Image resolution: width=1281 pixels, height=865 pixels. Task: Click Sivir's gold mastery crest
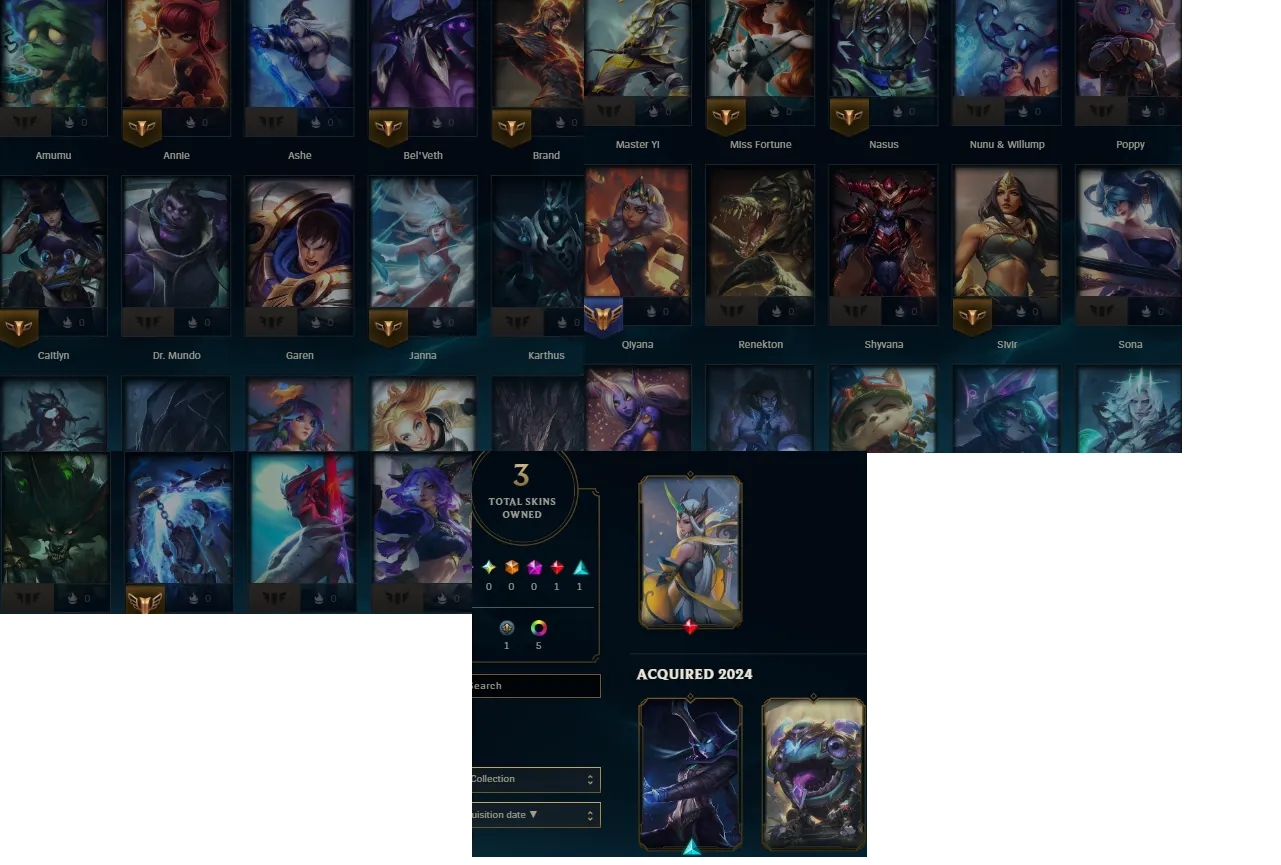tap(974, 316)
